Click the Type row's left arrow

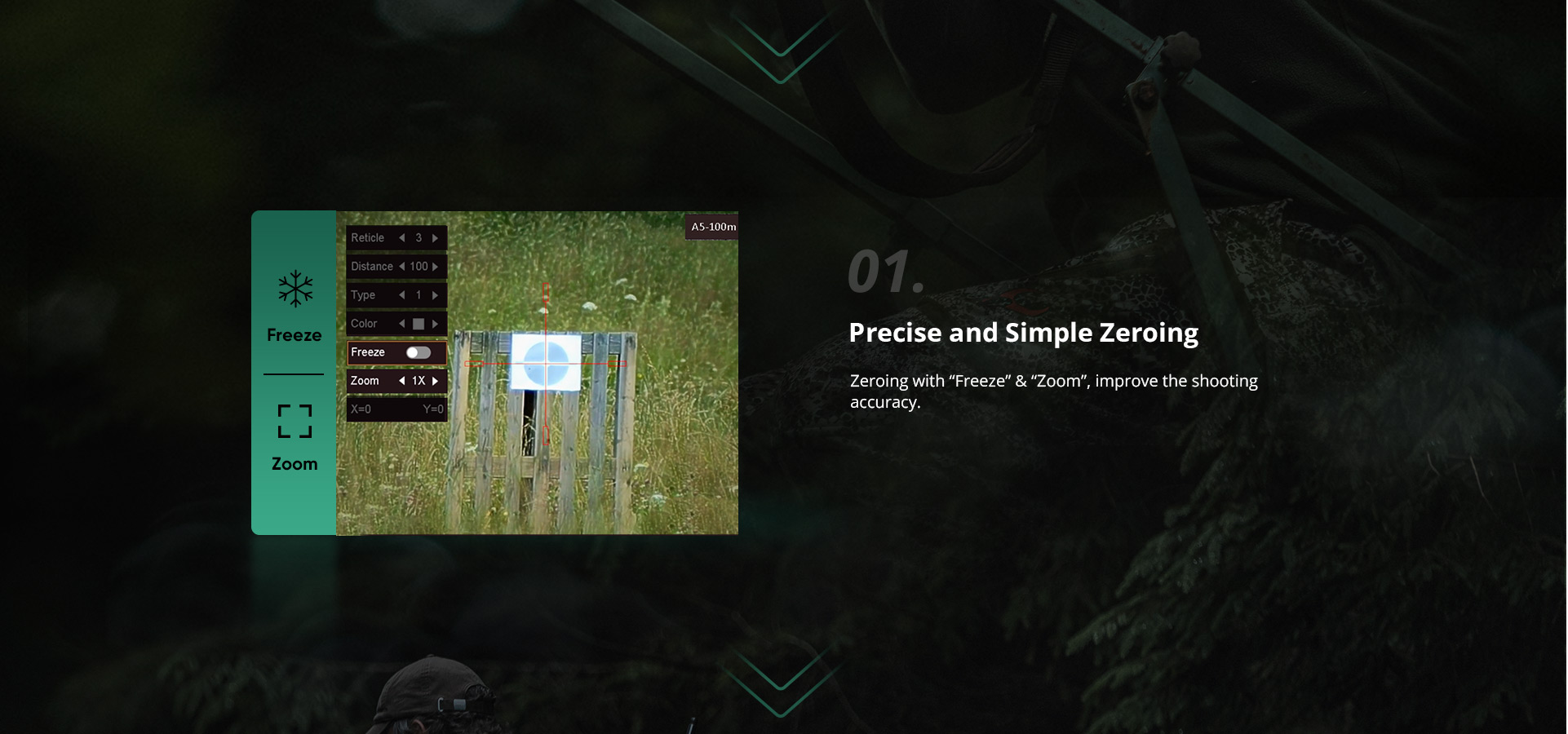tap(401, 295)
